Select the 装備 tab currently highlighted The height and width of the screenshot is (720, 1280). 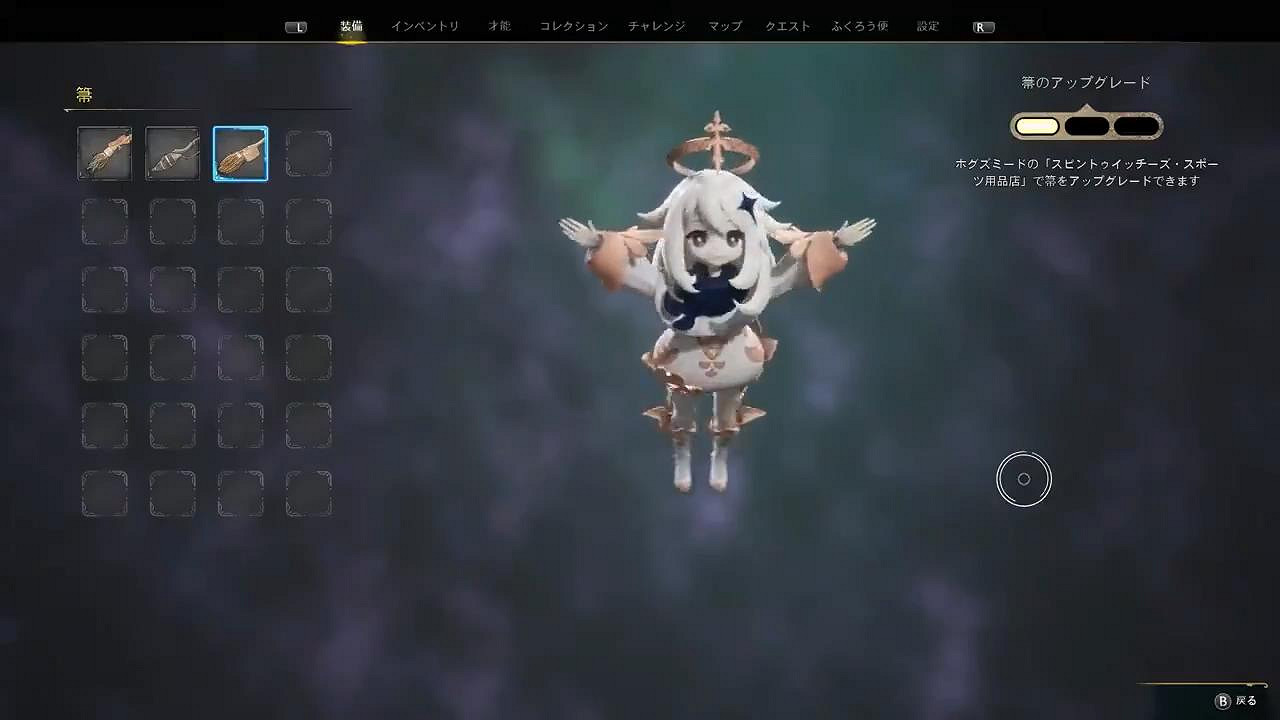(351, 27)
